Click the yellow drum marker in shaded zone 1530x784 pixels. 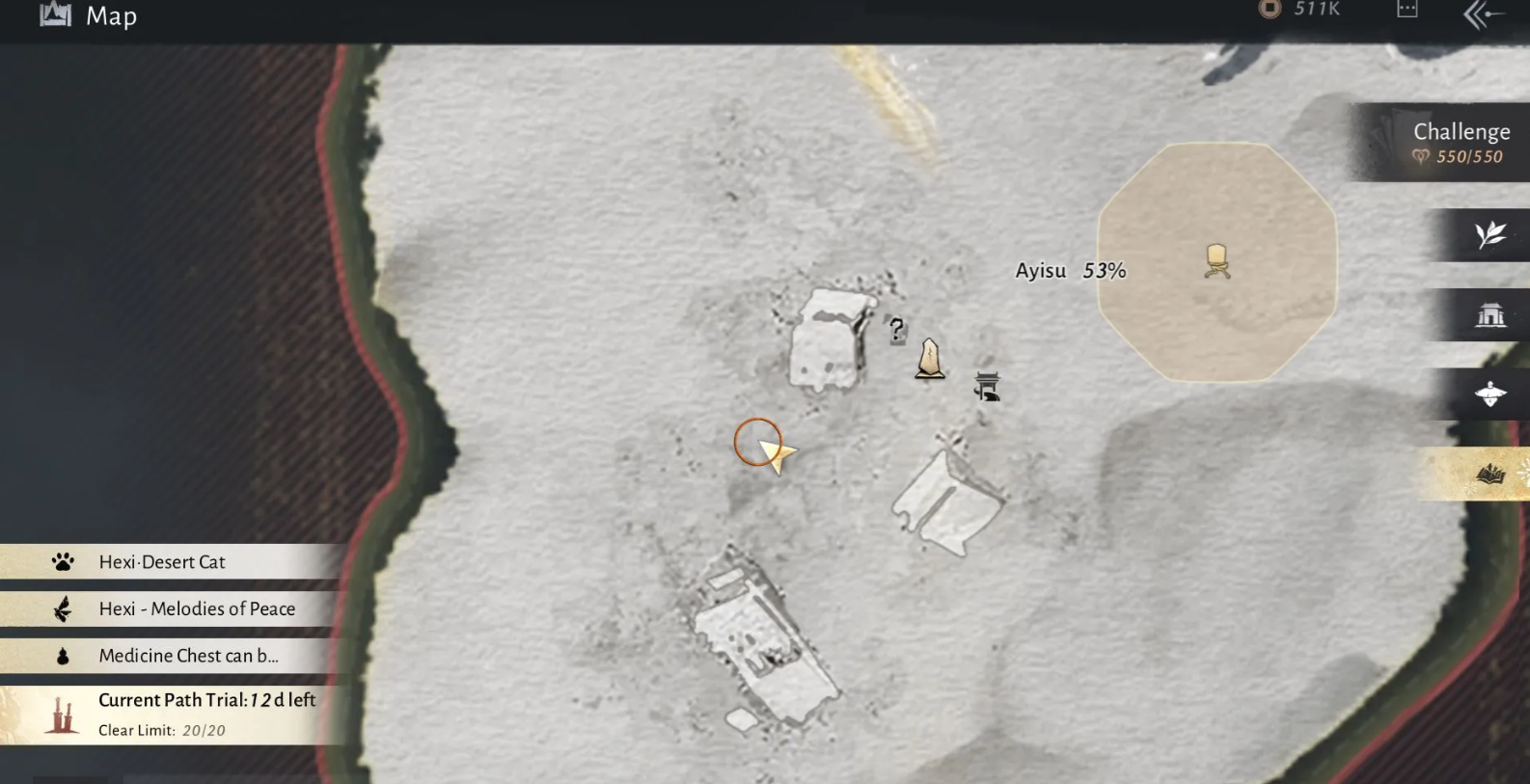[x=1216, y=260]
